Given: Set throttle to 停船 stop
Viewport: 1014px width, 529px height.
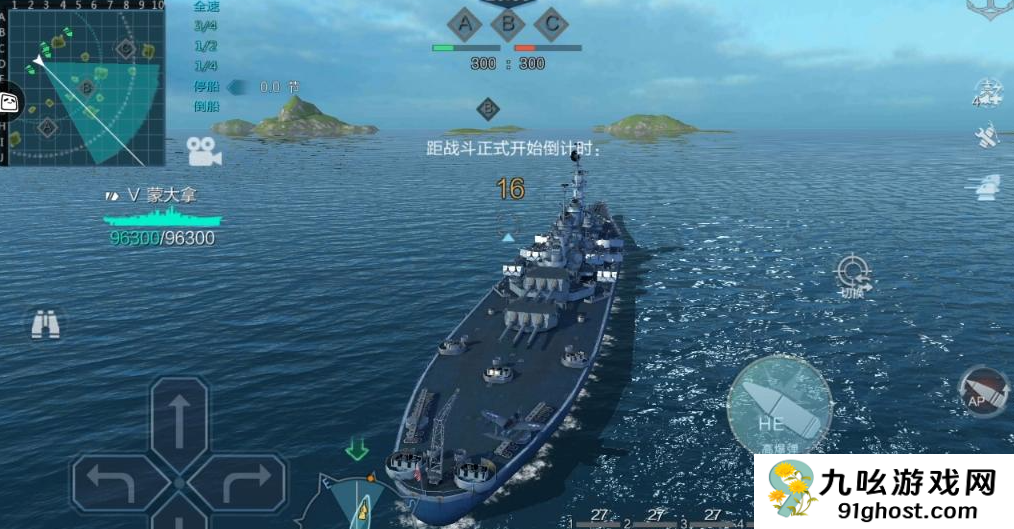Looking at the screenshot, I should [x=207, y=87].
